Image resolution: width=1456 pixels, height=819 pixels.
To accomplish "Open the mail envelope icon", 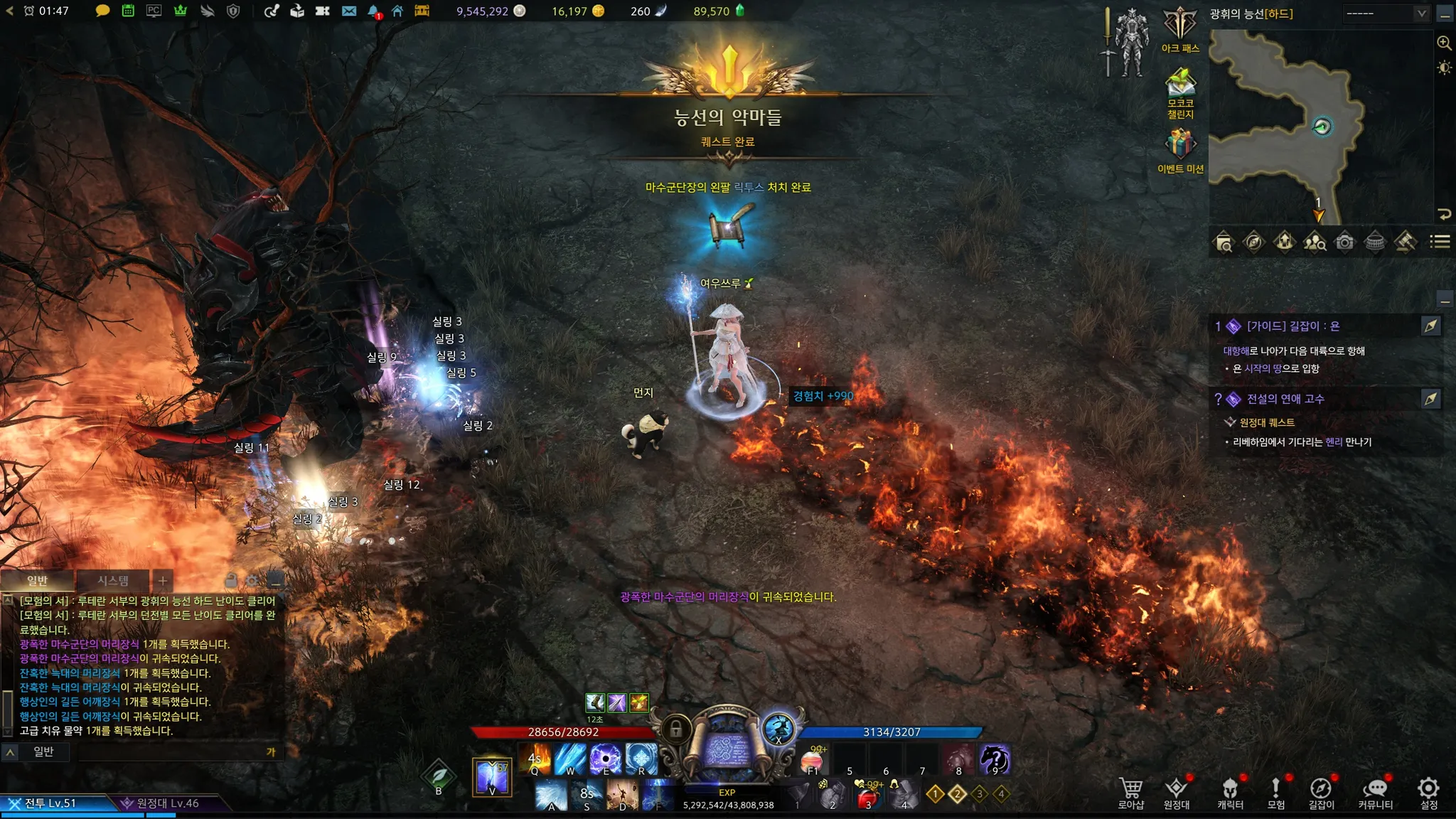I will pyautogui.click(x=348, y=11).
